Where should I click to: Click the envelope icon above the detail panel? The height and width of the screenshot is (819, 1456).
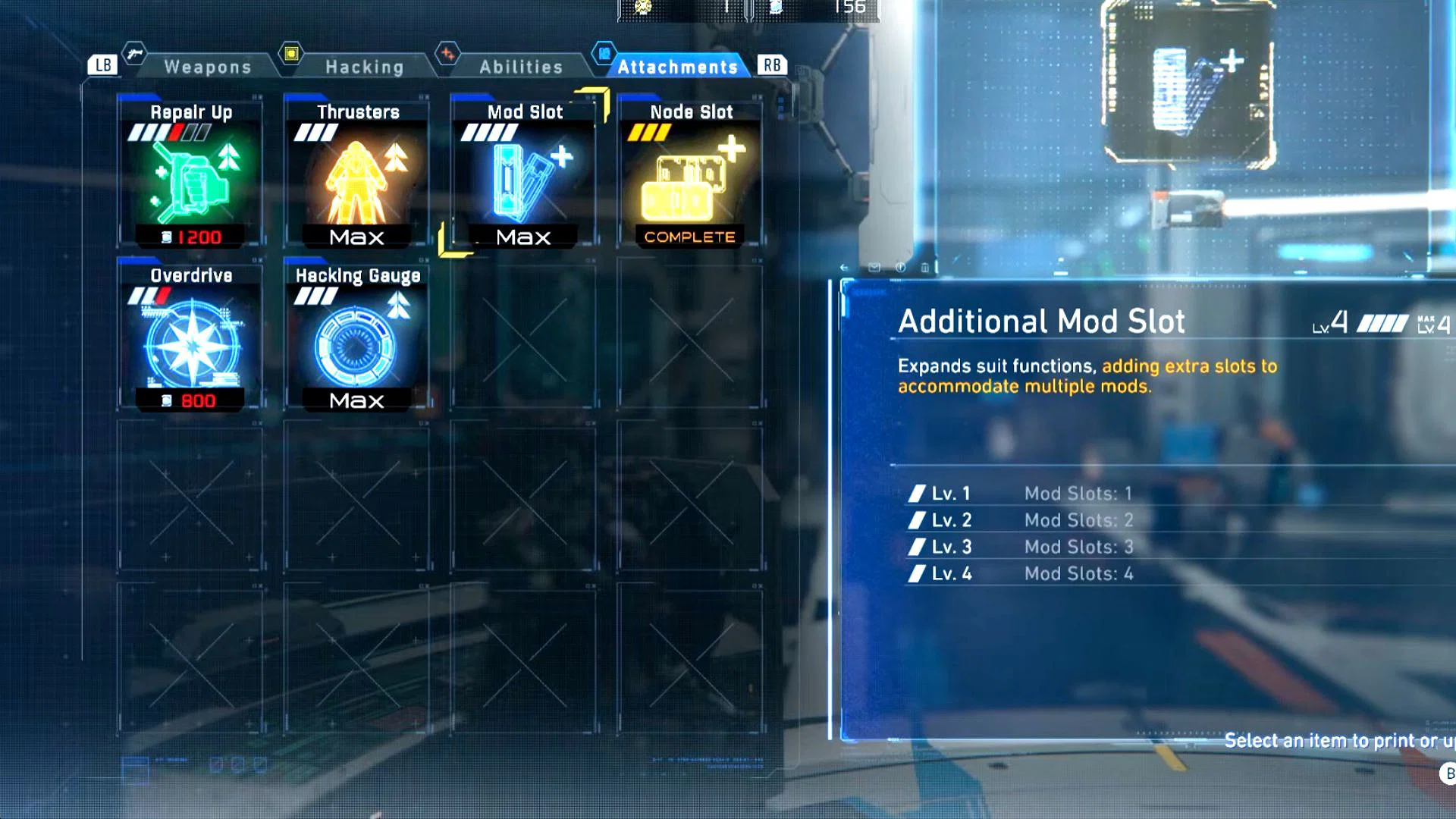tap(874, 268)
